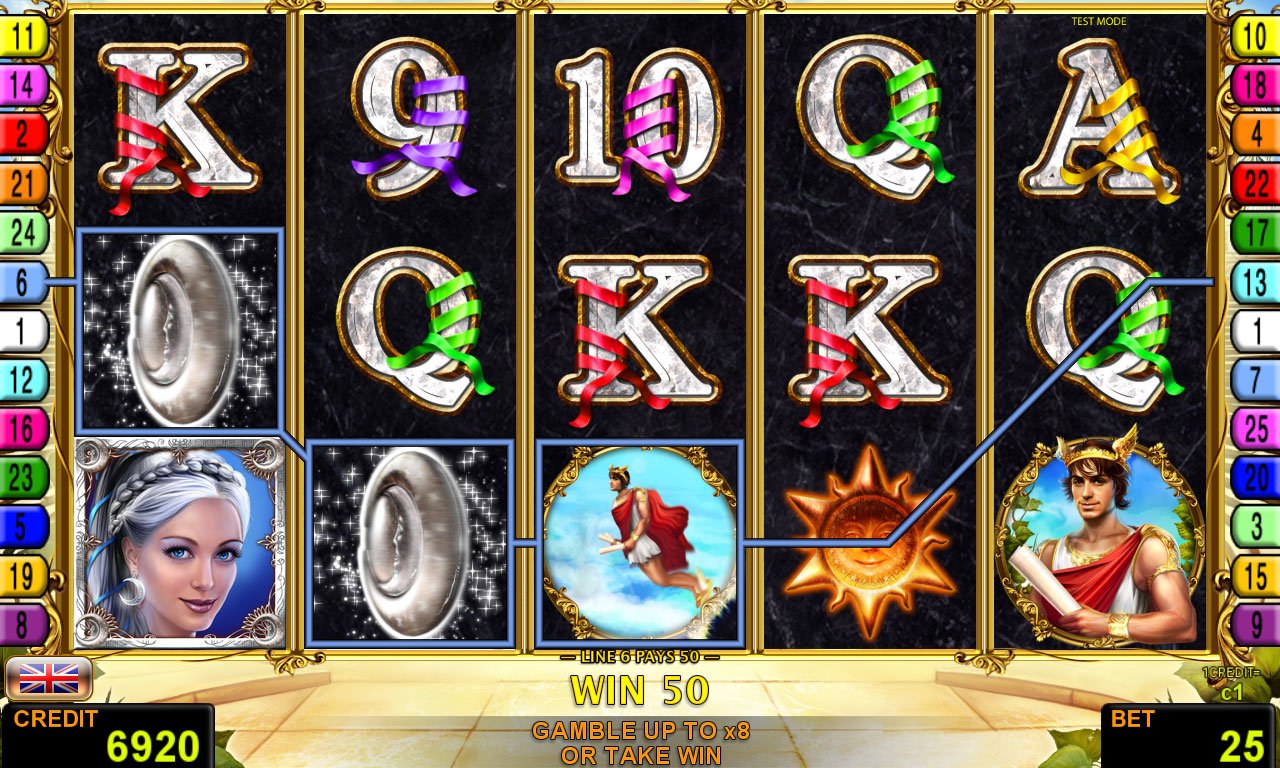The width and height of the screenshot is (1280, 768).
Task: Select the orange payline 21 marker
Action: coord(24,183)
